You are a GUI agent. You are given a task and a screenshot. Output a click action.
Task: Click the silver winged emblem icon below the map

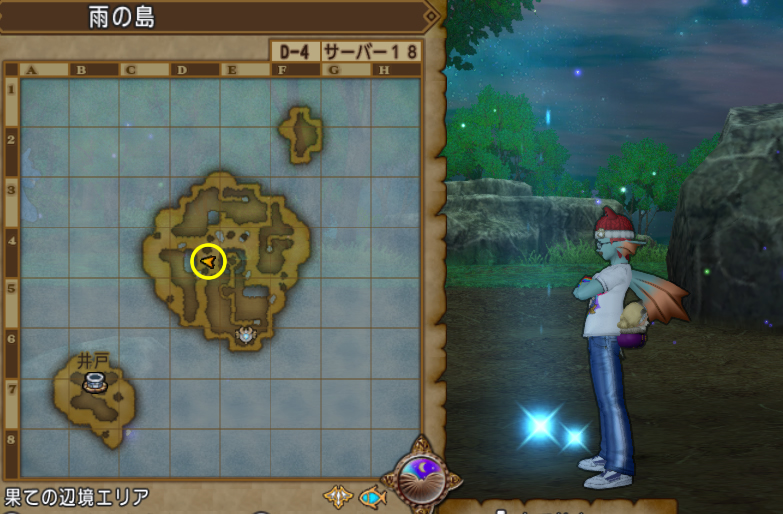pyautogui.click(x=337, y=496)
